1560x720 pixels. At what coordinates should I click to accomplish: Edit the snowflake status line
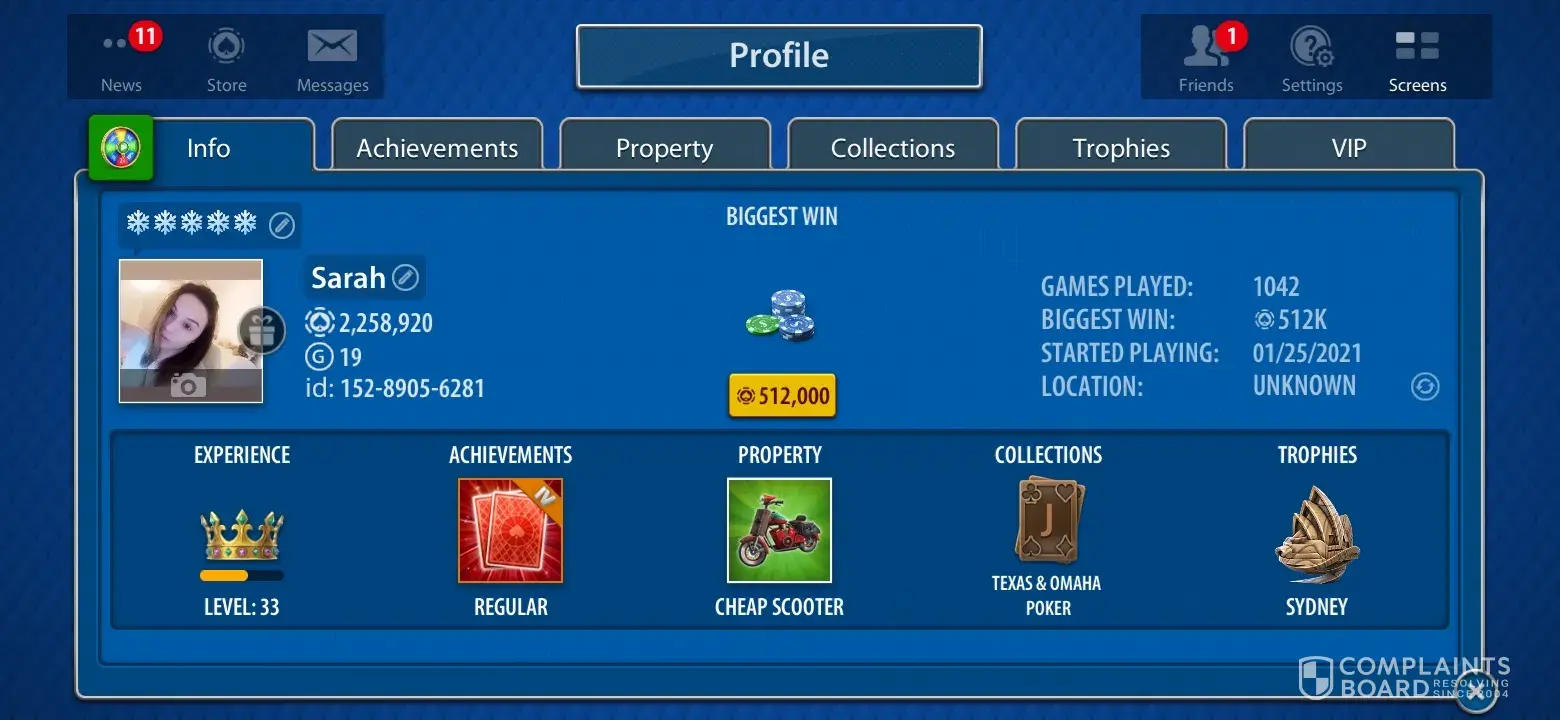tap(283, 225)
